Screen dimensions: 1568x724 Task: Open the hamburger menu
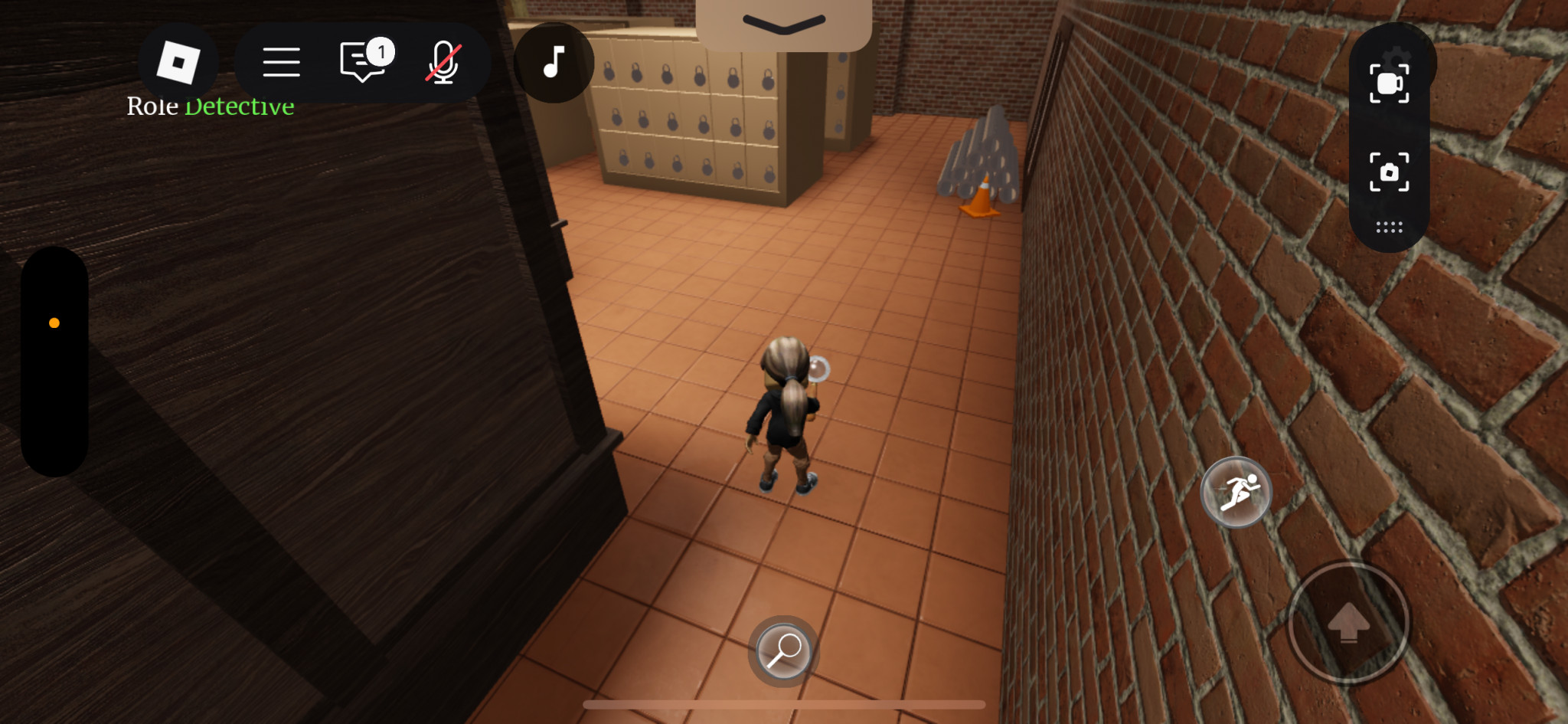281,62
